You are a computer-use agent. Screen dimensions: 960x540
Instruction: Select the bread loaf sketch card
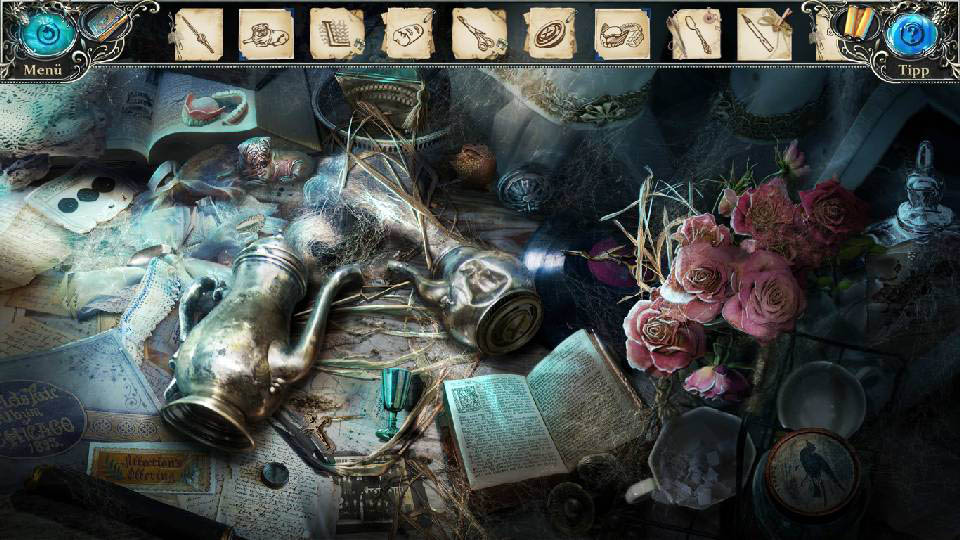click(408, 34)
